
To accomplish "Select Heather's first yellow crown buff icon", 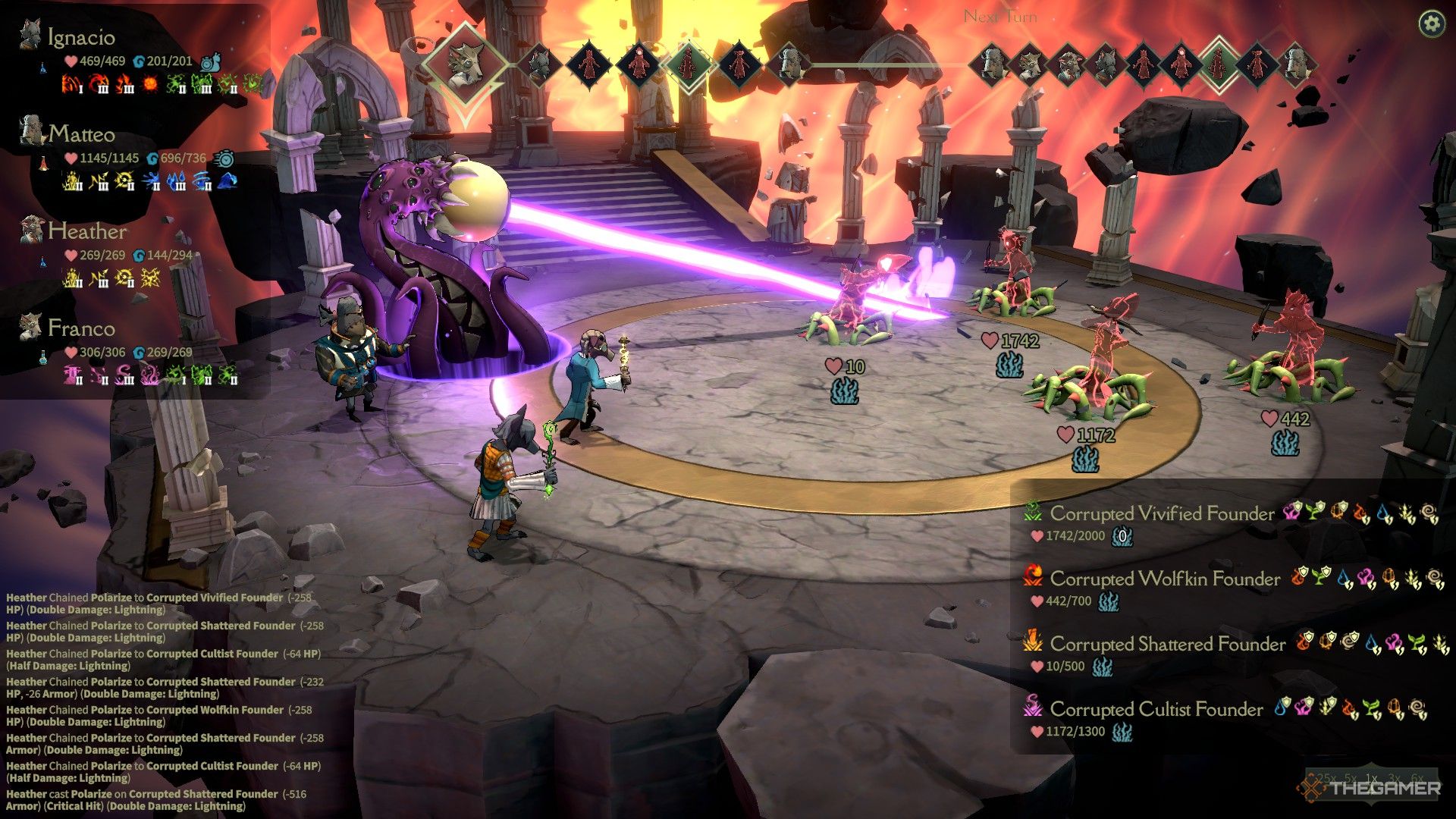I will 72,277.
